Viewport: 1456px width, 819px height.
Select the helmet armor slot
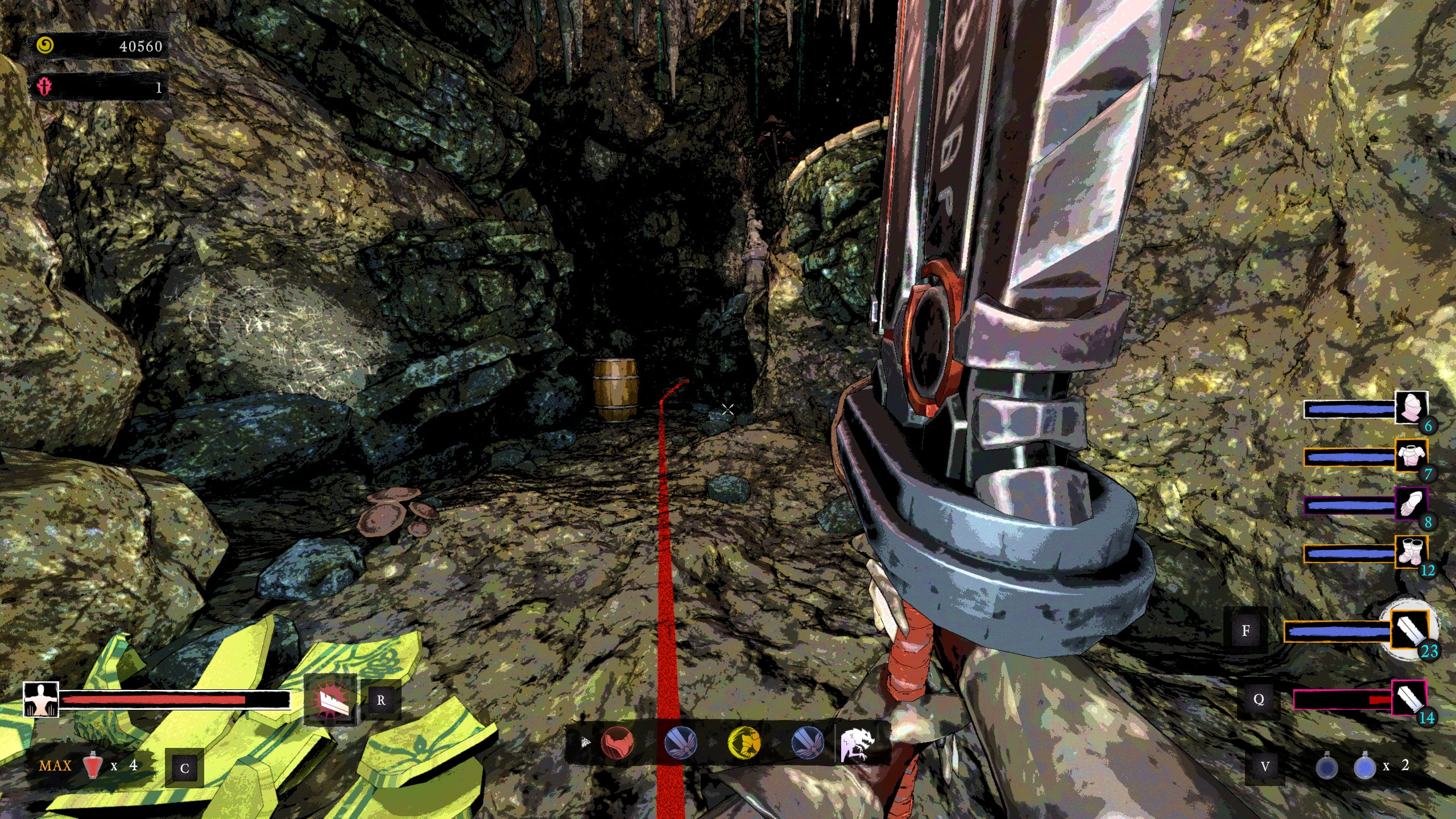(1411, 407)
